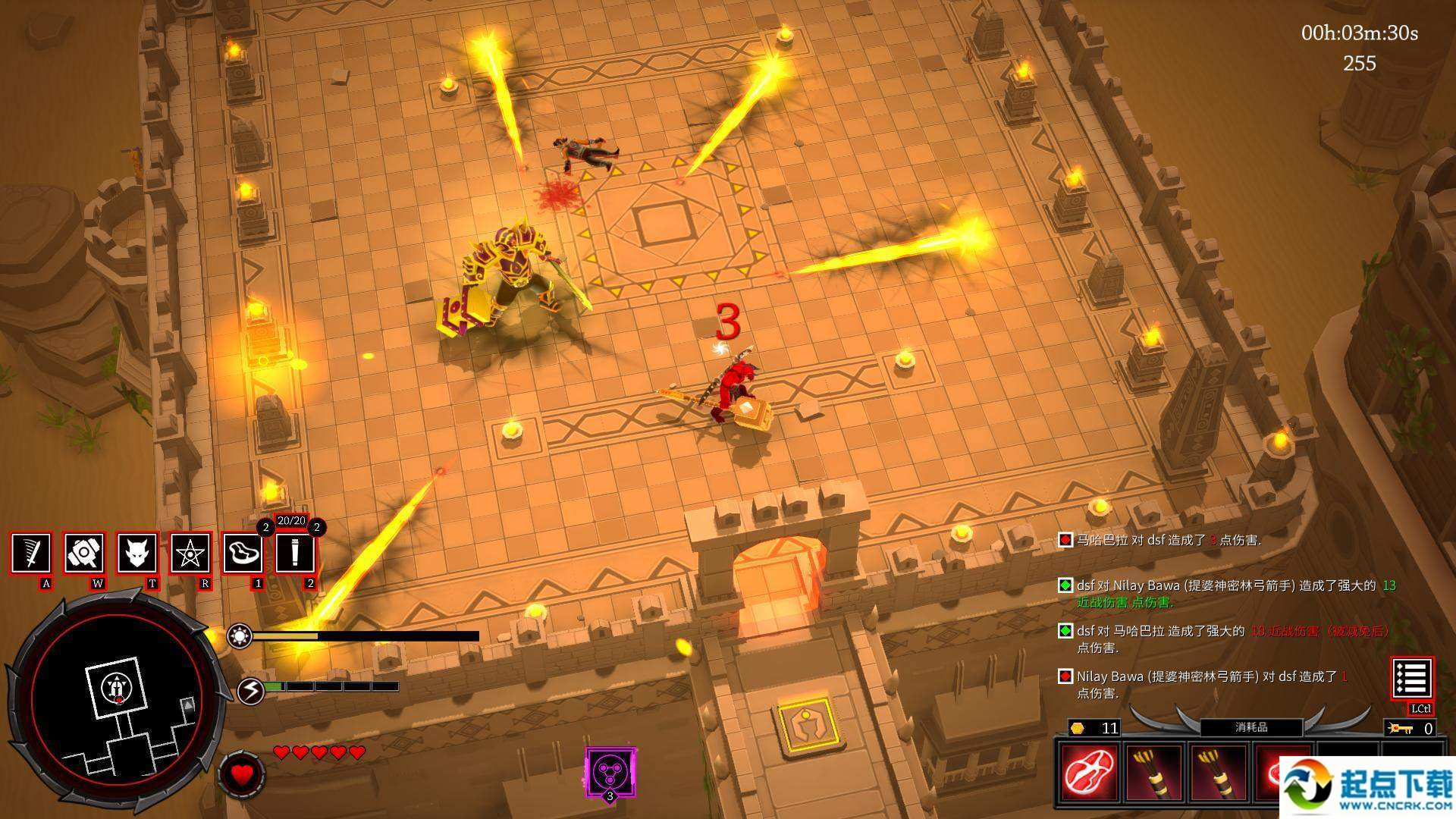This screenshot has height=819, width=1456.
Task: Select the purple three-circle buff icon
Action: 610,772
